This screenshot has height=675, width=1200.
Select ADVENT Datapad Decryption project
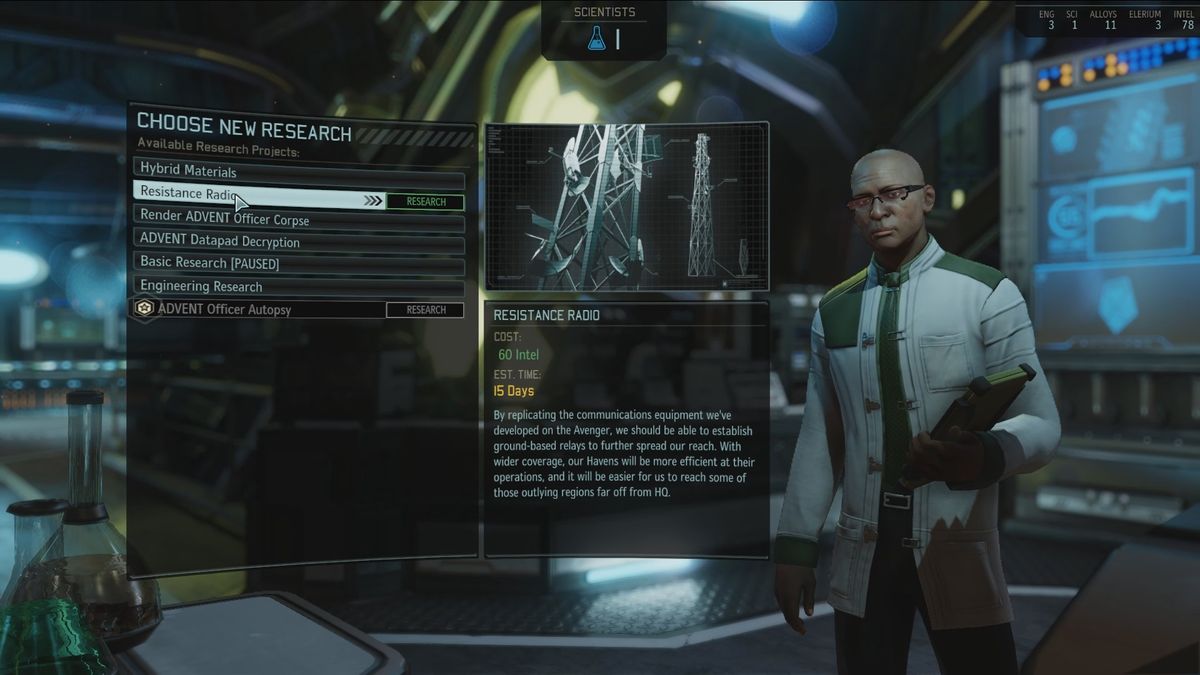pos(298,242)
